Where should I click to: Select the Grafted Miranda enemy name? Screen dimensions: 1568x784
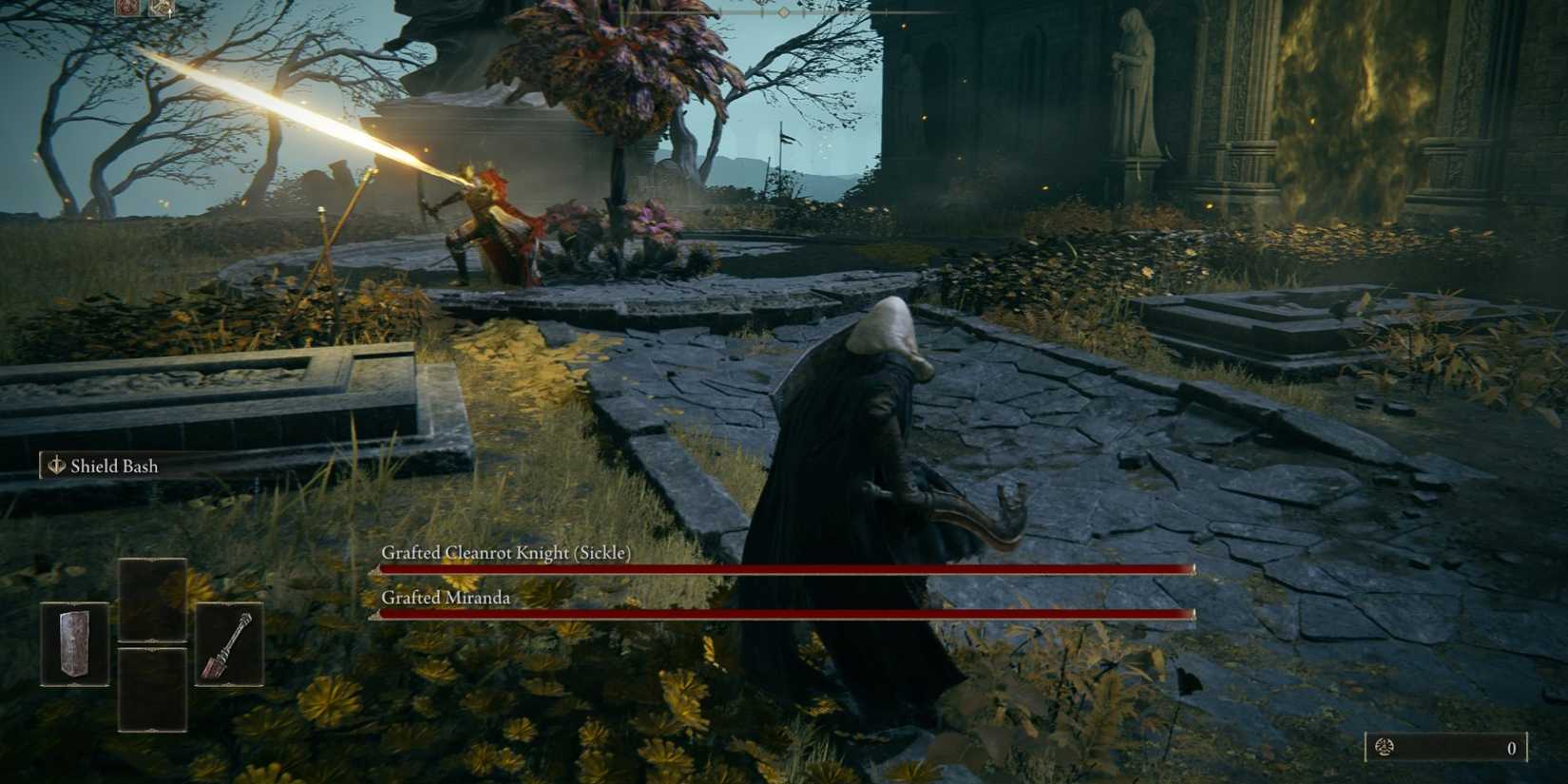coord(447,598)
